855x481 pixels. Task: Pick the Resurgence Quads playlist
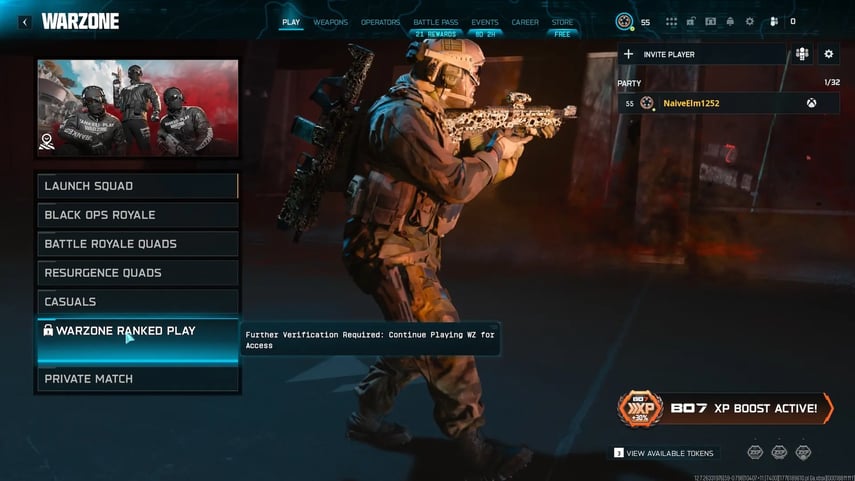(x=138, y=273)
